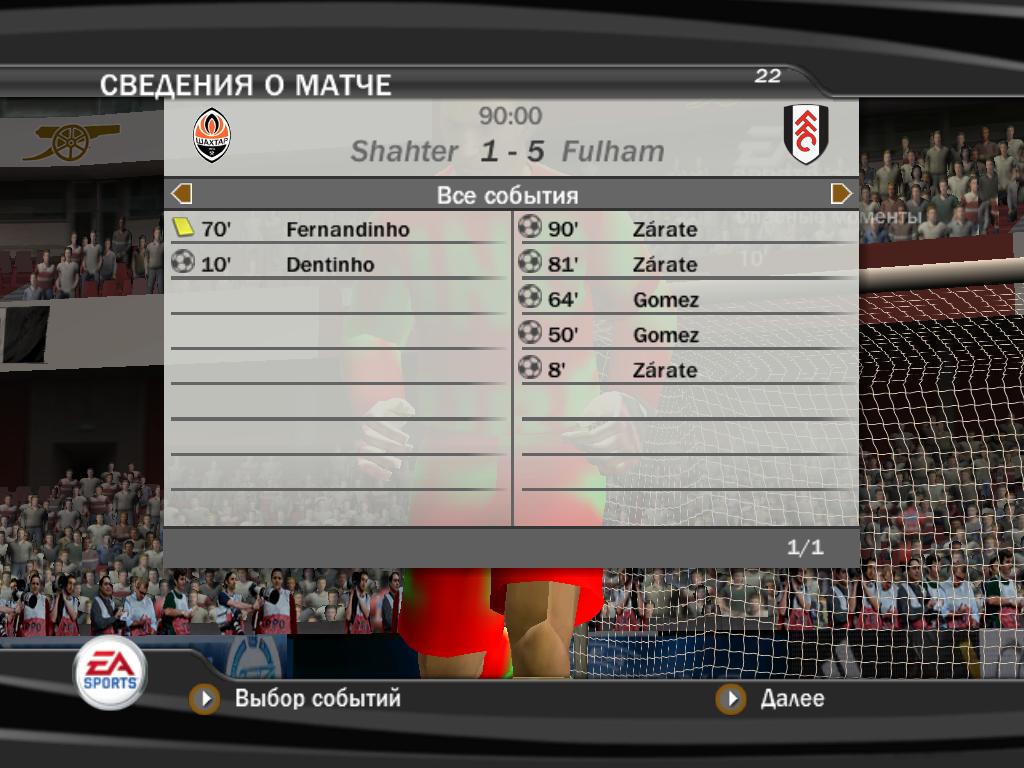Switch to the previous event category with left arrow

(x=182, y=194)
